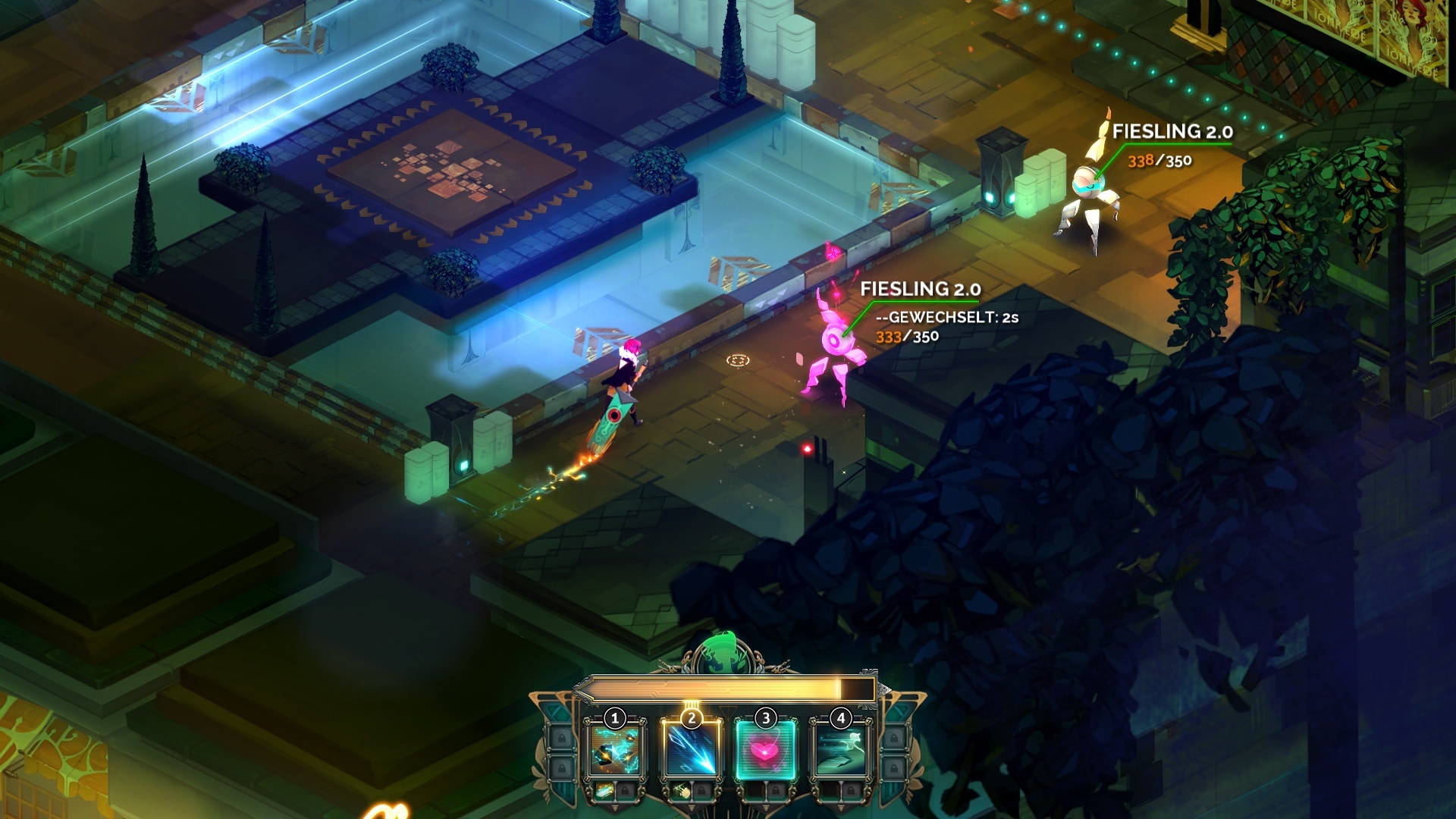The image size is (1456, 819).
Task: Click the highlighted number 2 badge
Action: pyautogui.click(x=692, y=718)
